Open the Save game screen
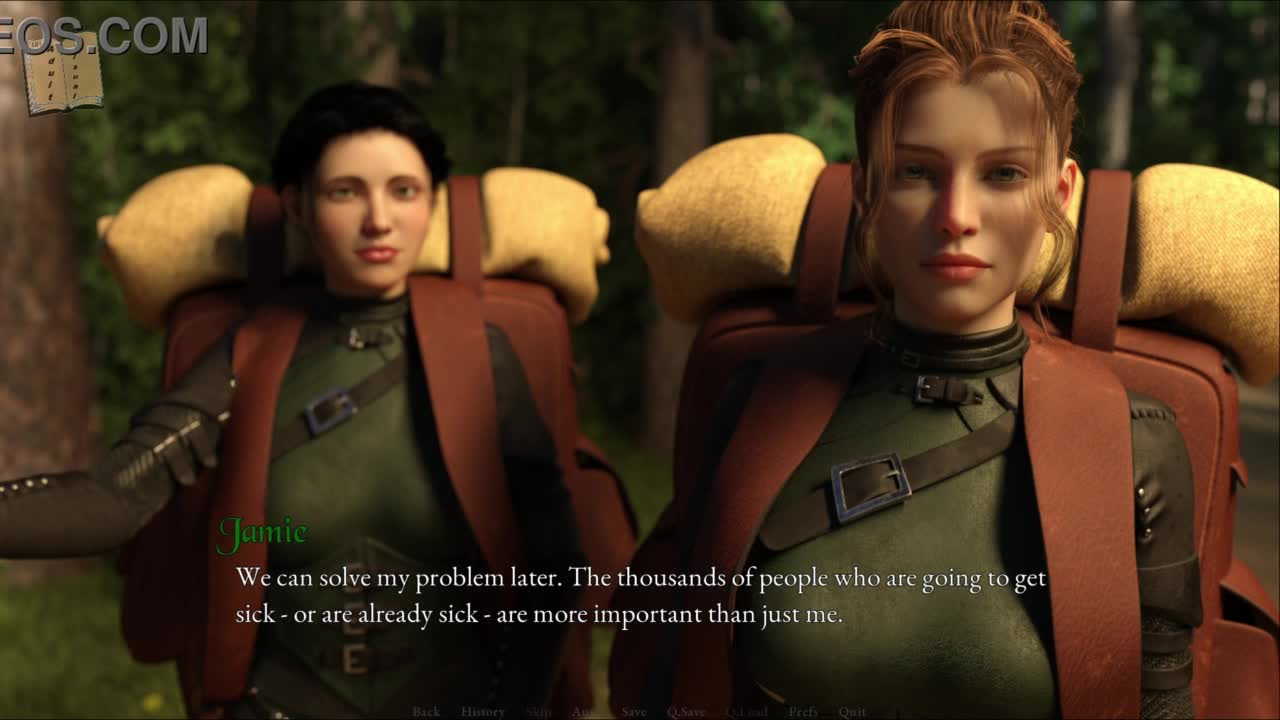The height and width of the screenshot is (720, 1280). tap(634, 712)
